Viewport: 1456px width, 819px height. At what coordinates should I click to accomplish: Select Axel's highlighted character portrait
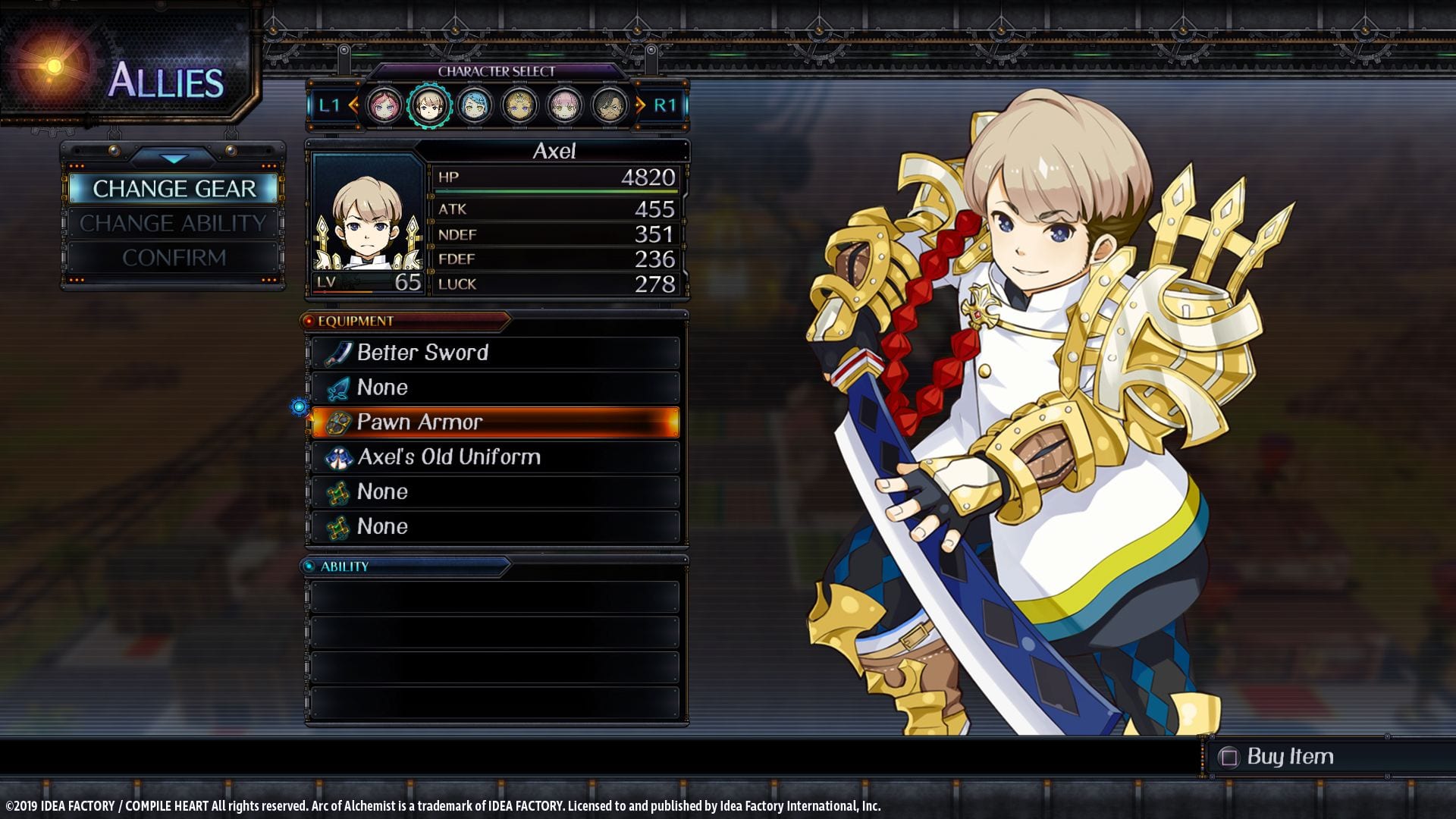click(429, 105)
